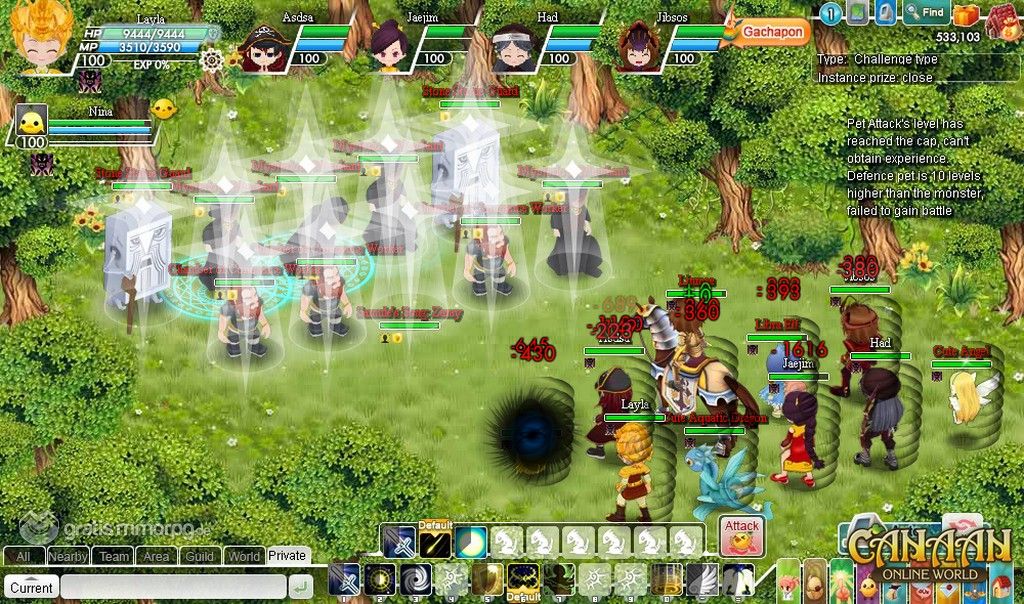Select Nina the yellow chick pet portrait
The image size is (1024, 604).
click(x=32, y=124)
